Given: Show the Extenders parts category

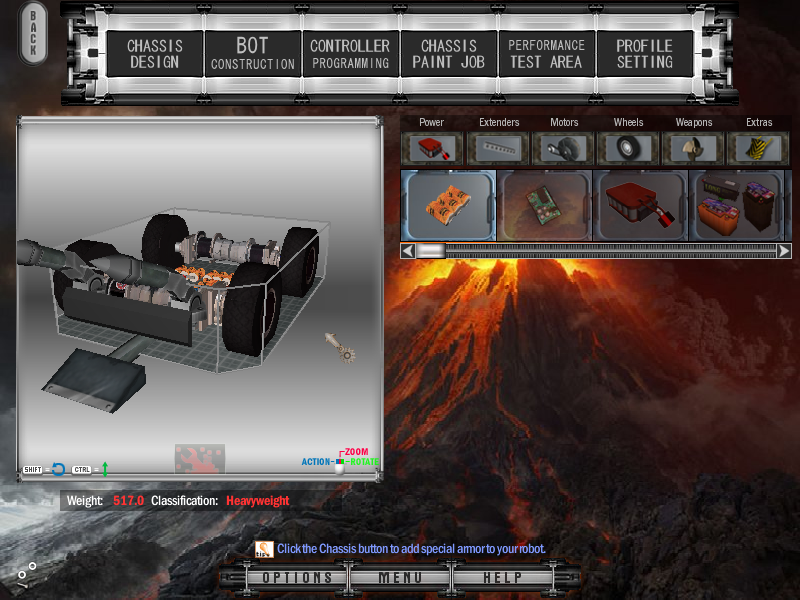Looking at the screenshot, I should [499, 148].
